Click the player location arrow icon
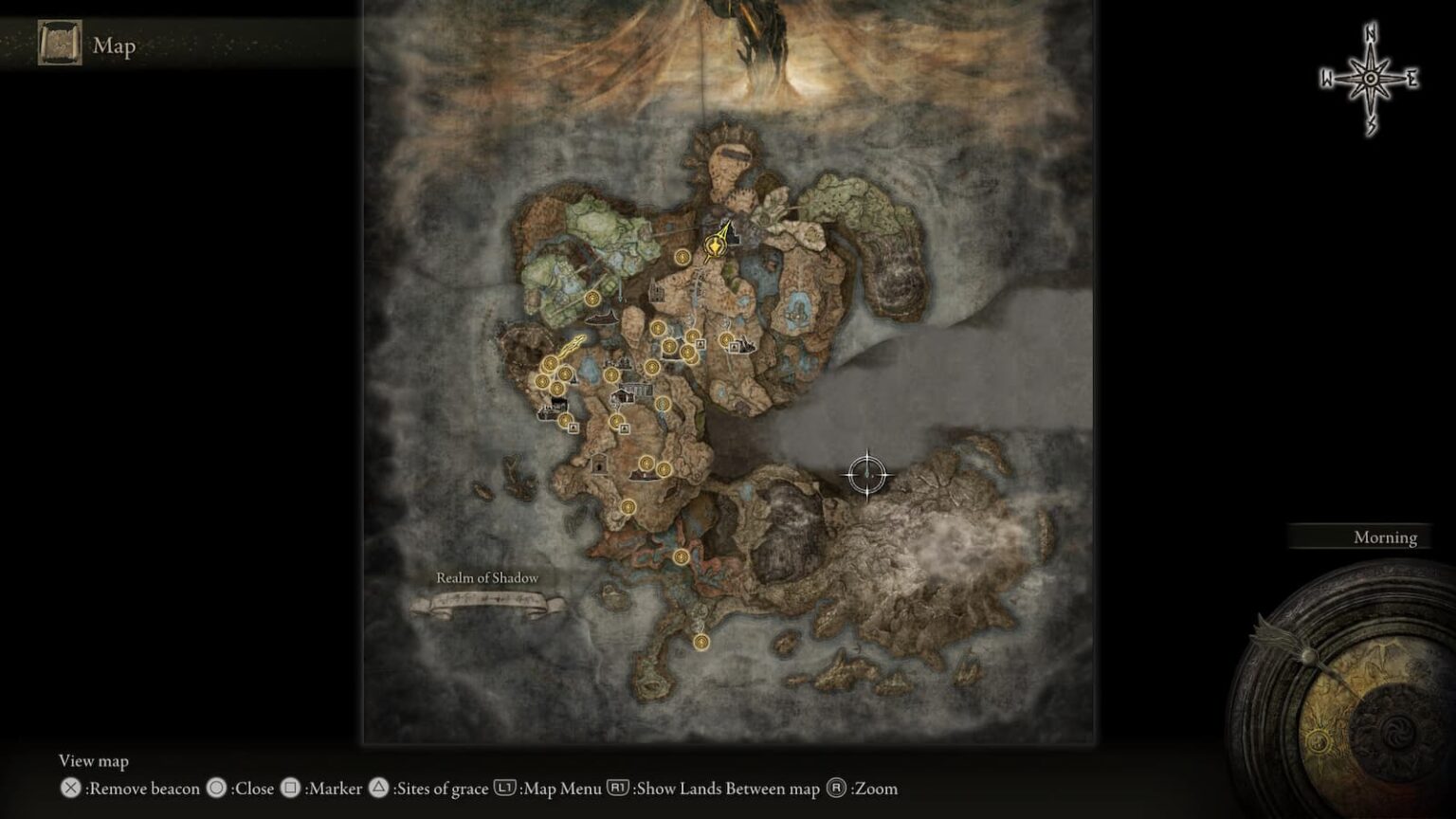This screenshot has height=819, width=1456. pos(726,227)
